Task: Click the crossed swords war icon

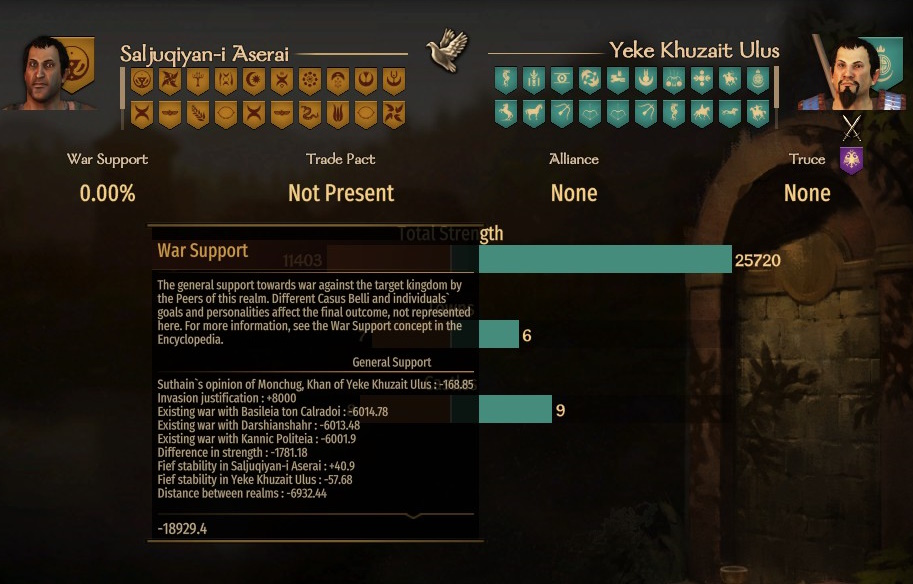Action: [851, 127]
